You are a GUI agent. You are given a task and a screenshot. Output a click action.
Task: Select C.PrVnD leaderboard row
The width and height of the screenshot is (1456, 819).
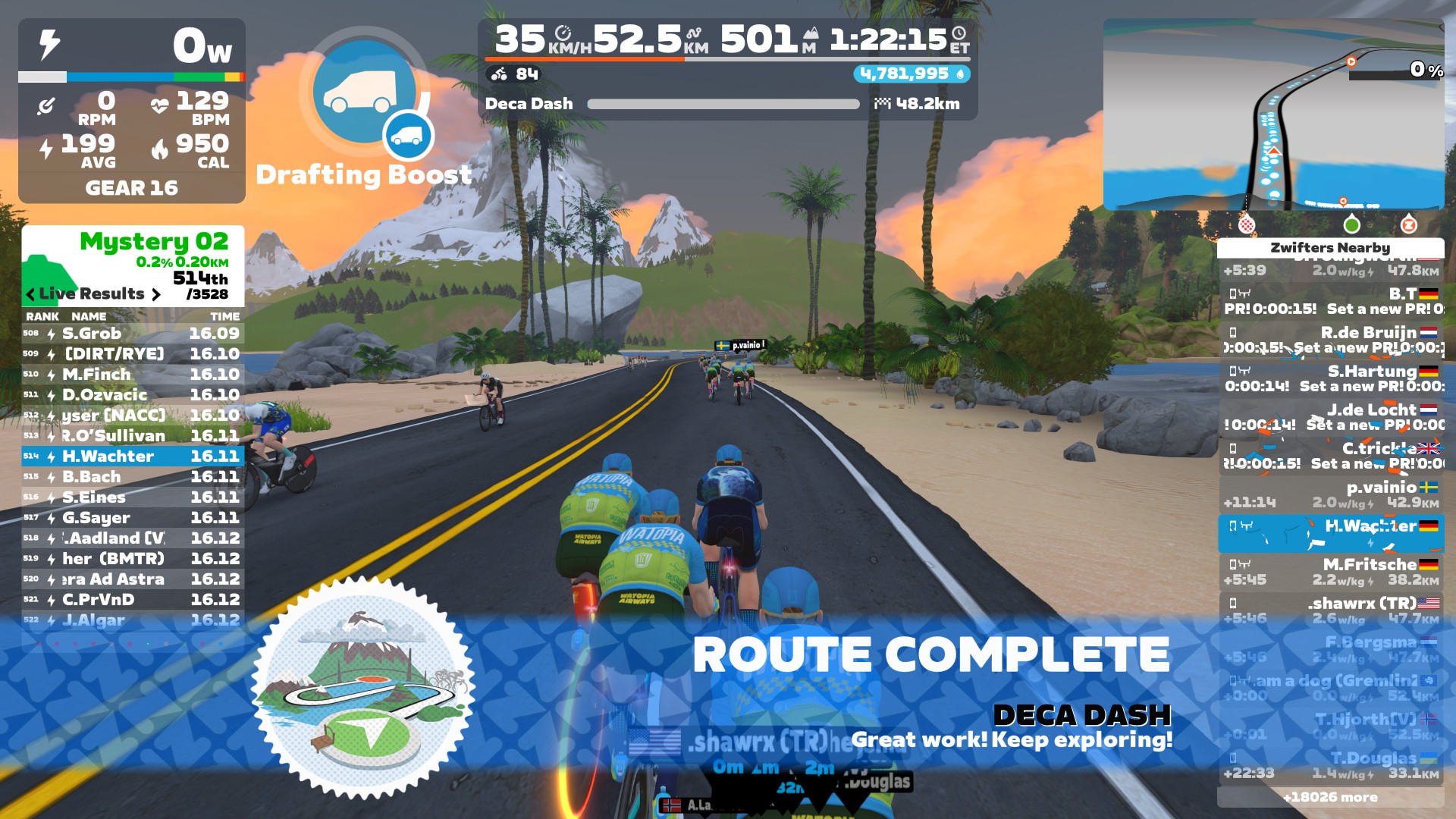tap(133, 600)
